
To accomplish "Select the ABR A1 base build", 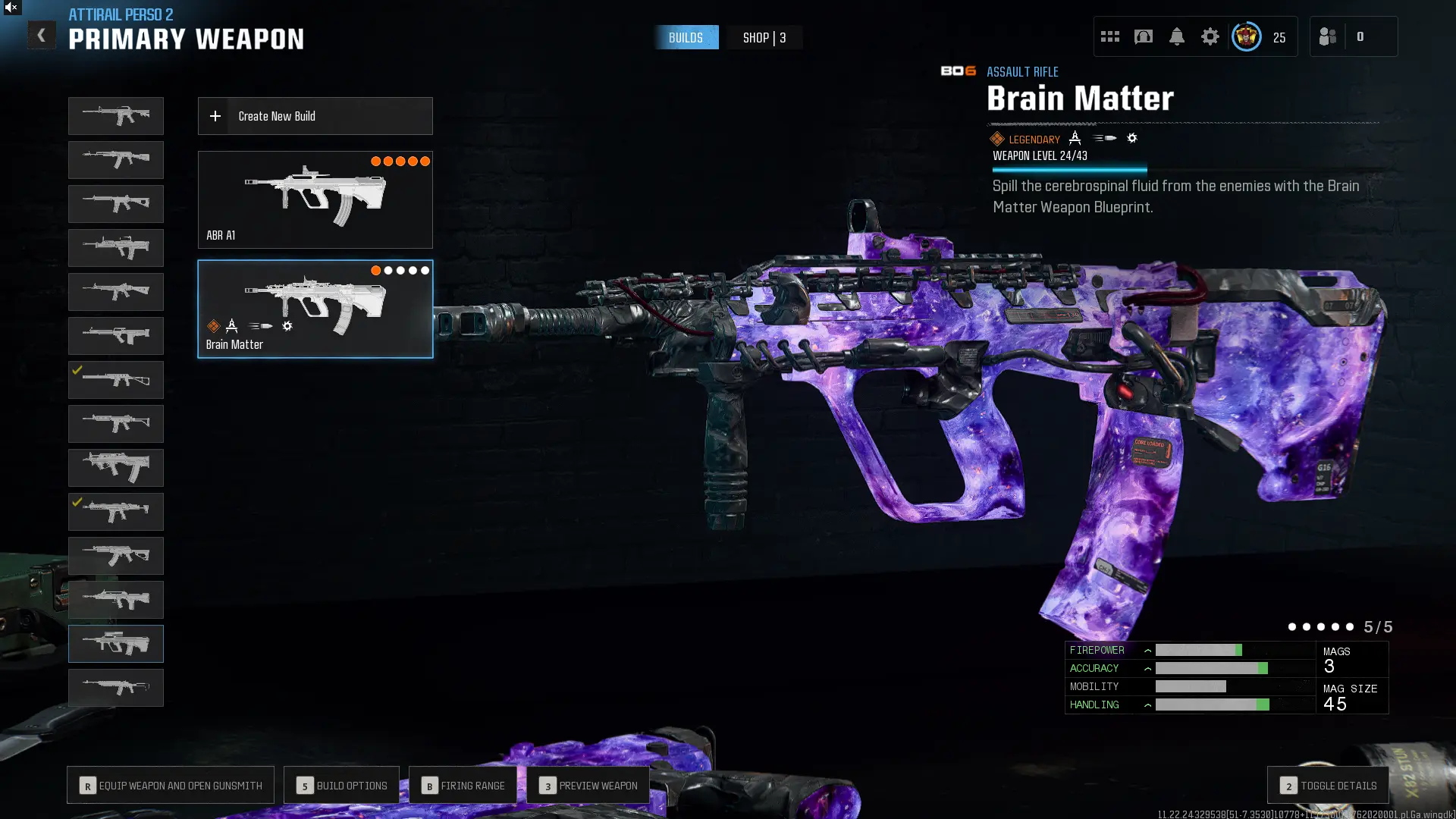I will pyautogui.click(x=315, y=199).
